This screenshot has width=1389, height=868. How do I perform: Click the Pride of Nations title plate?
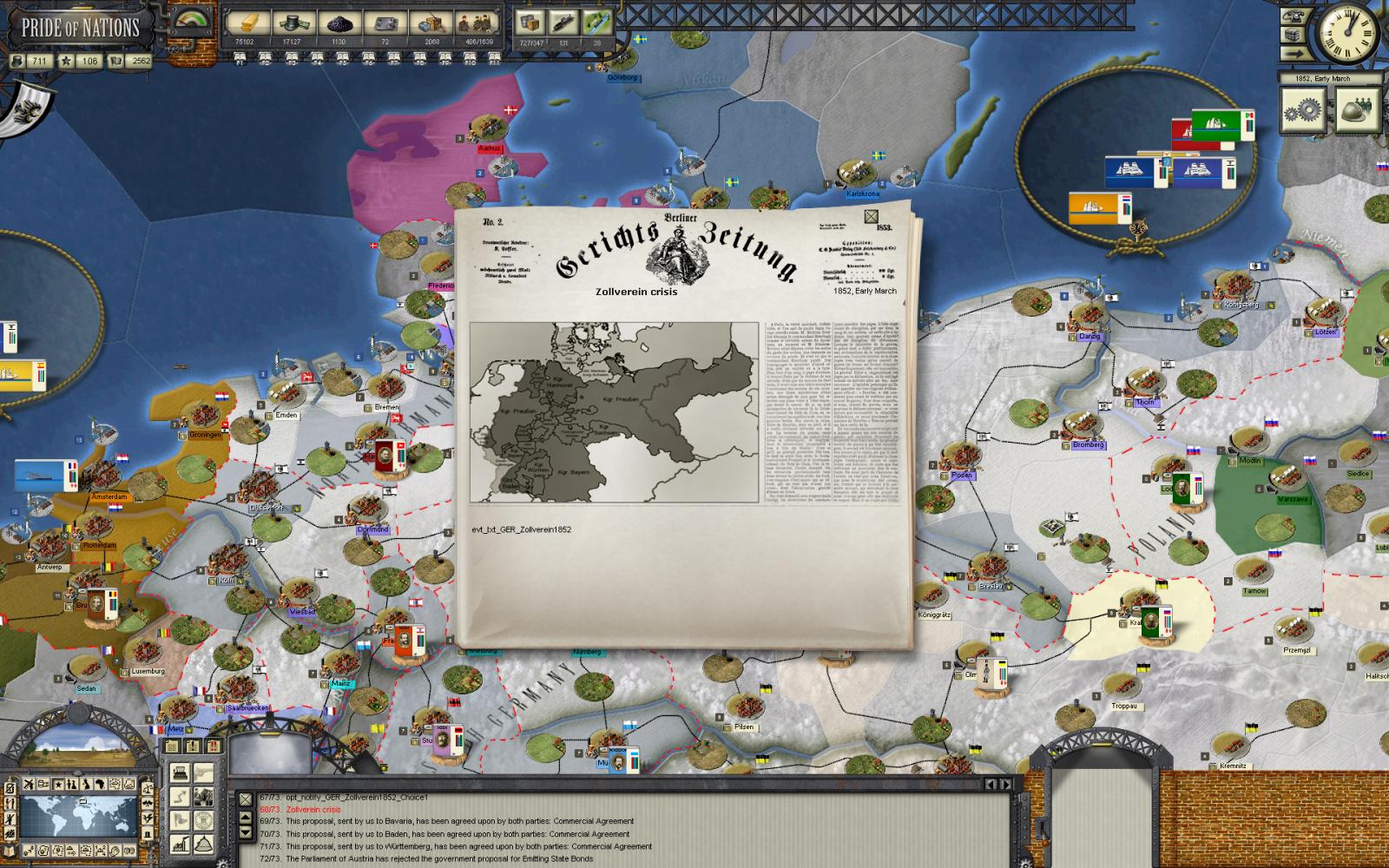tap(81, 26)
